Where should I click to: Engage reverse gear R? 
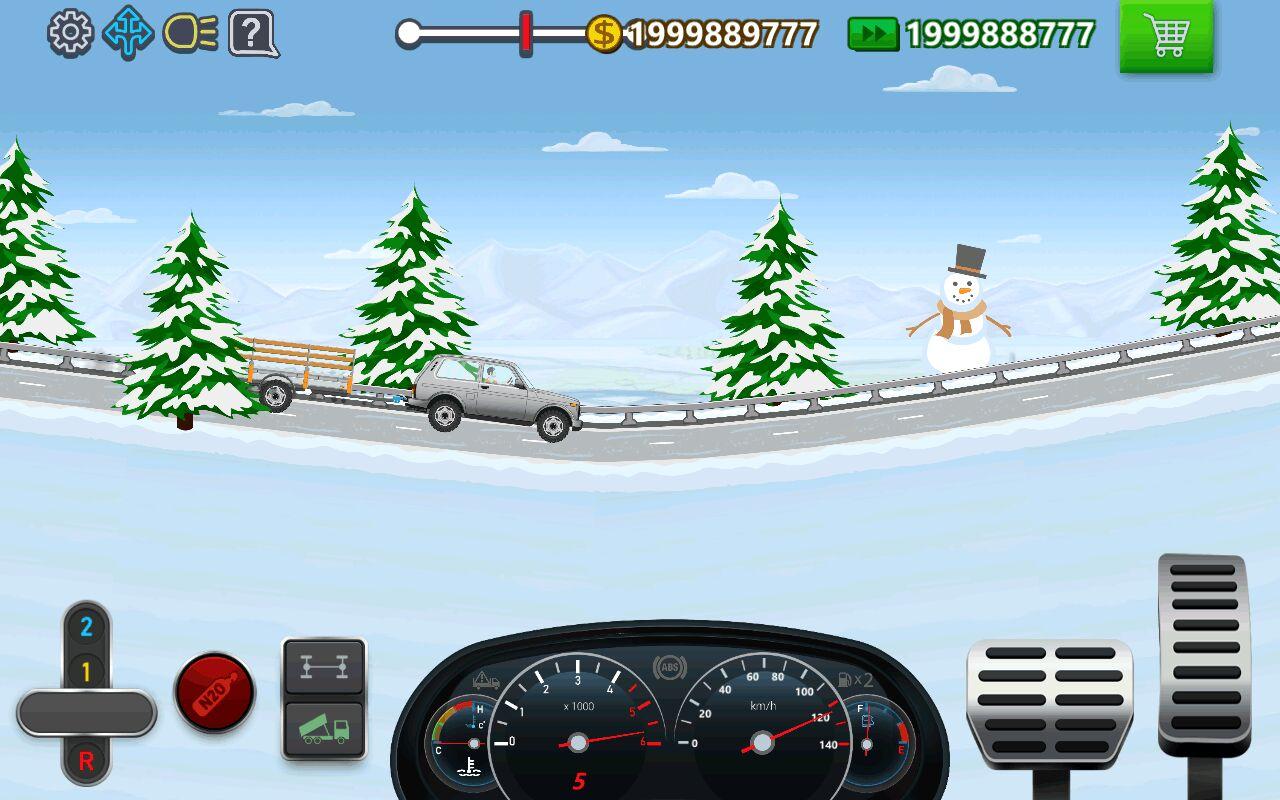point(86,761)
